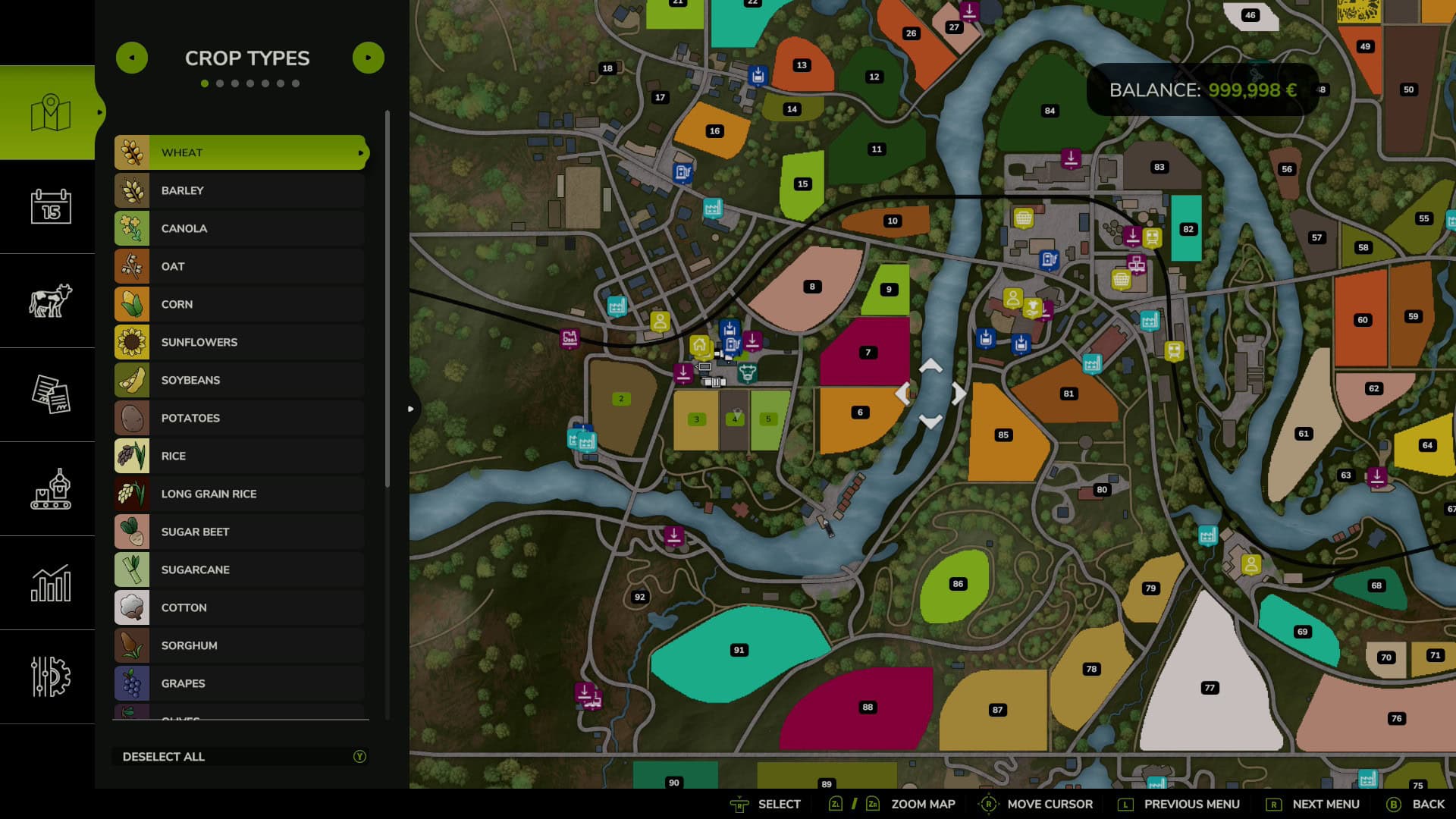Viewport: 1456px width, 819px height.
Task: Collapse the side panel with arrow handle
Action: [410, 409]
